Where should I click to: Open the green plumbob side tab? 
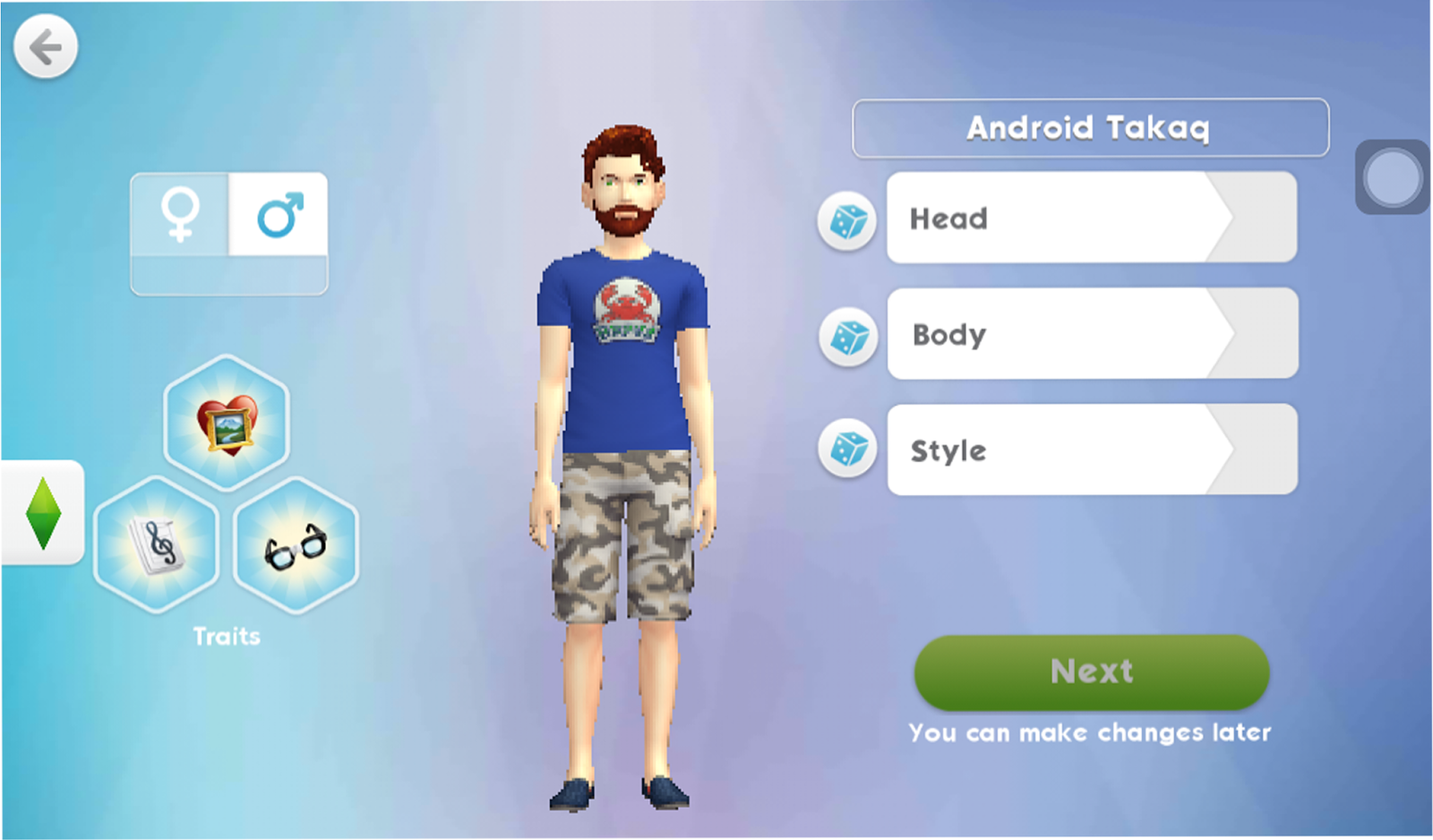pyautogui.click(x=41, y=514)
